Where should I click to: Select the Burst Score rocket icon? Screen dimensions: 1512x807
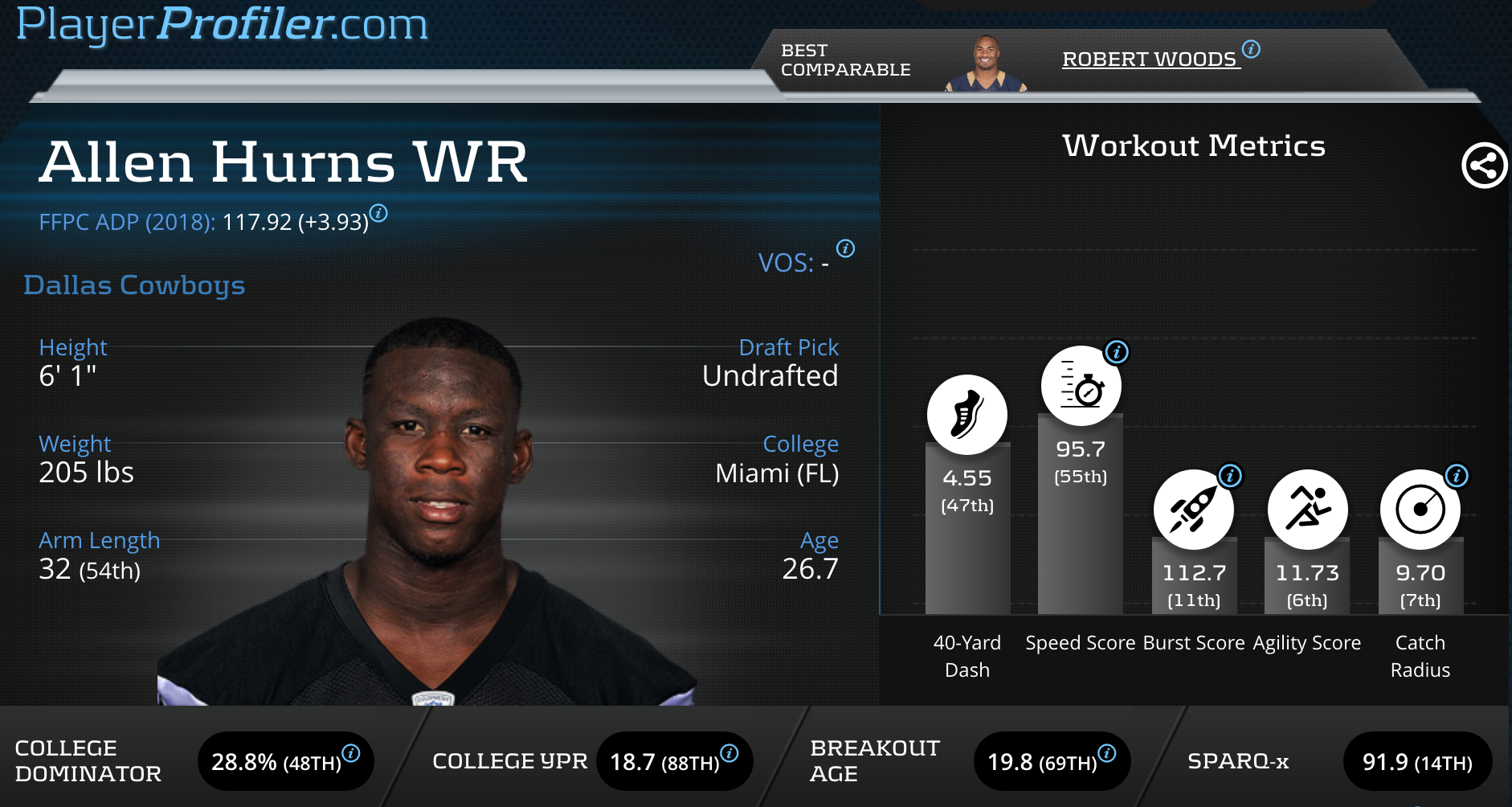point(1193,510)
